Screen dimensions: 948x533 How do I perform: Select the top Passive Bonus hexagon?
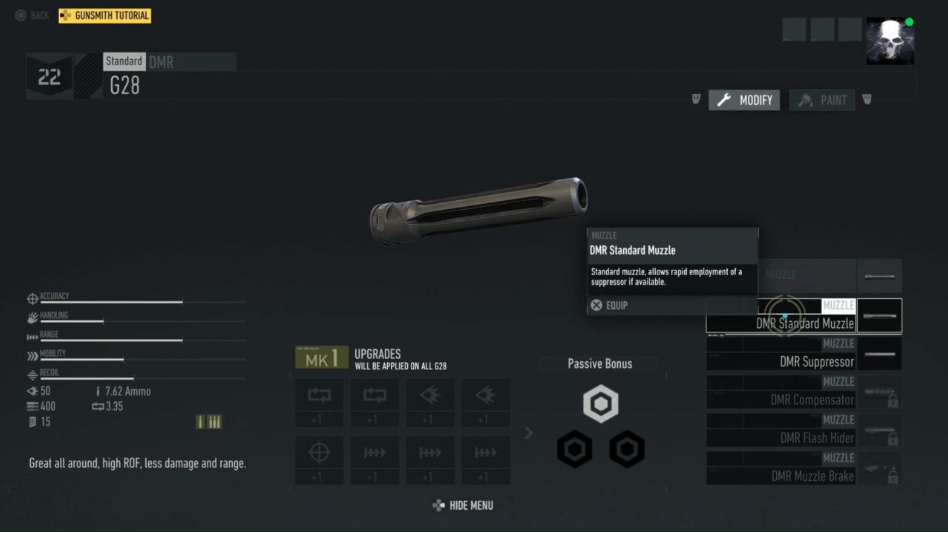[600, 404]
